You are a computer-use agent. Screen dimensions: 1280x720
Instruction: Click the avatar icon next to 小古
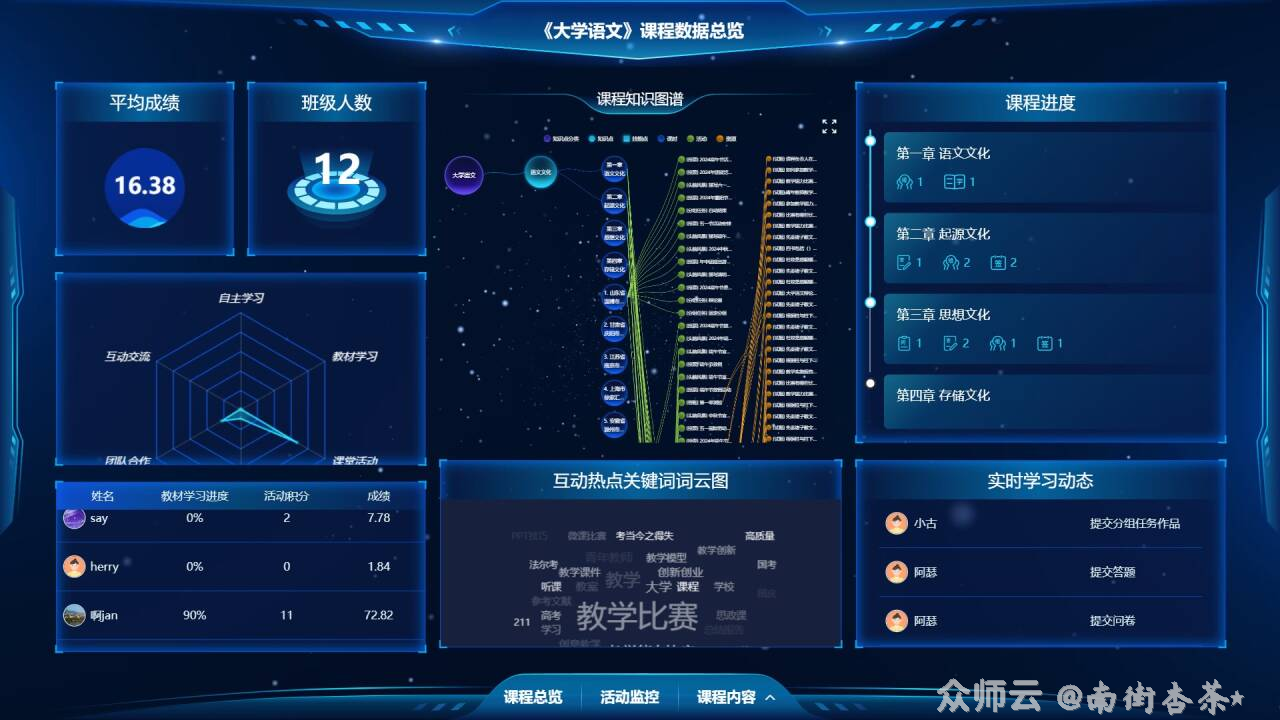[x=897, y=523]
